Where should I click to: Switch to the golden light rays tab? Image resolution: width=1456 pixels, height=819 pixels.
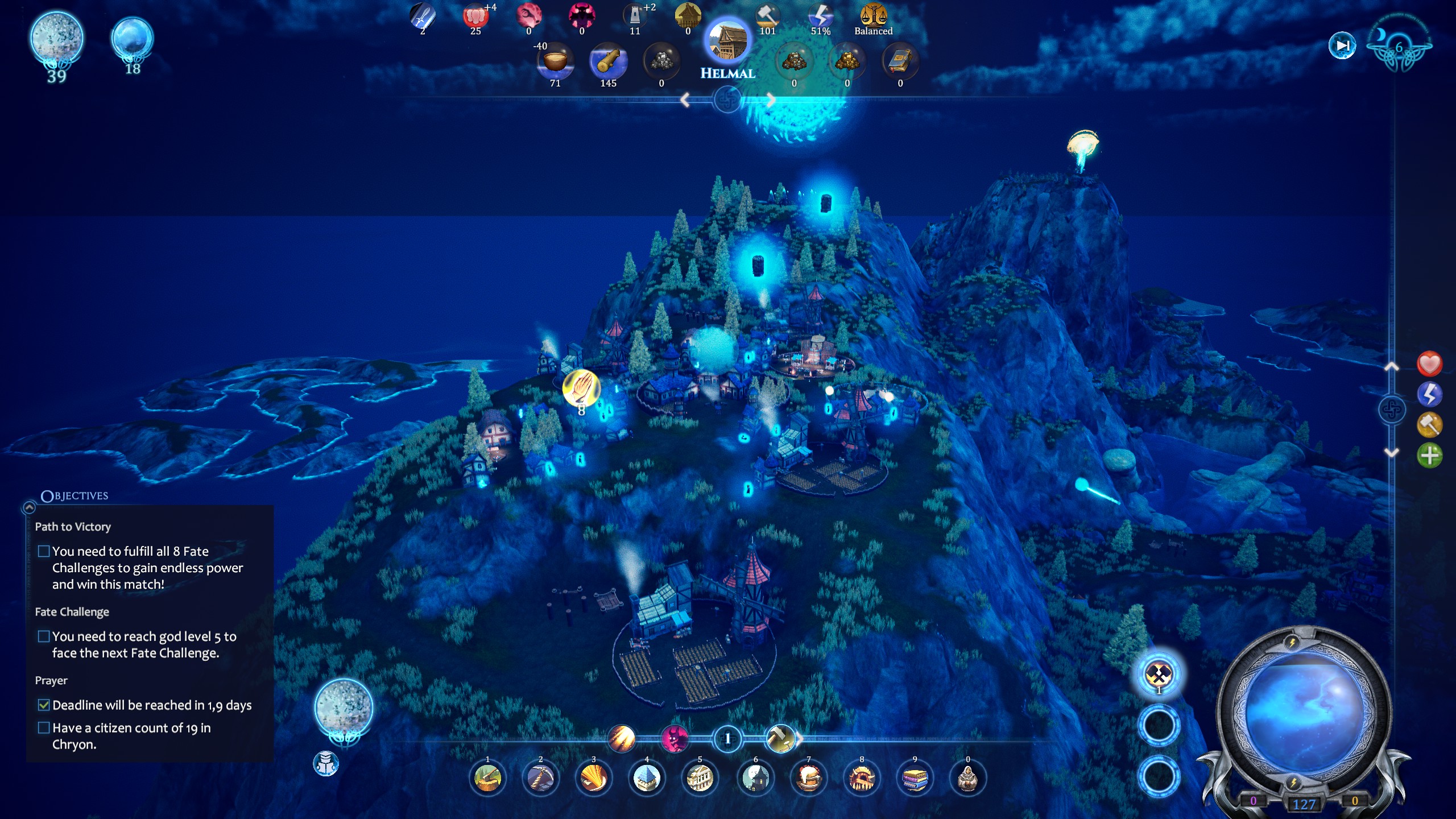[622, 739]
